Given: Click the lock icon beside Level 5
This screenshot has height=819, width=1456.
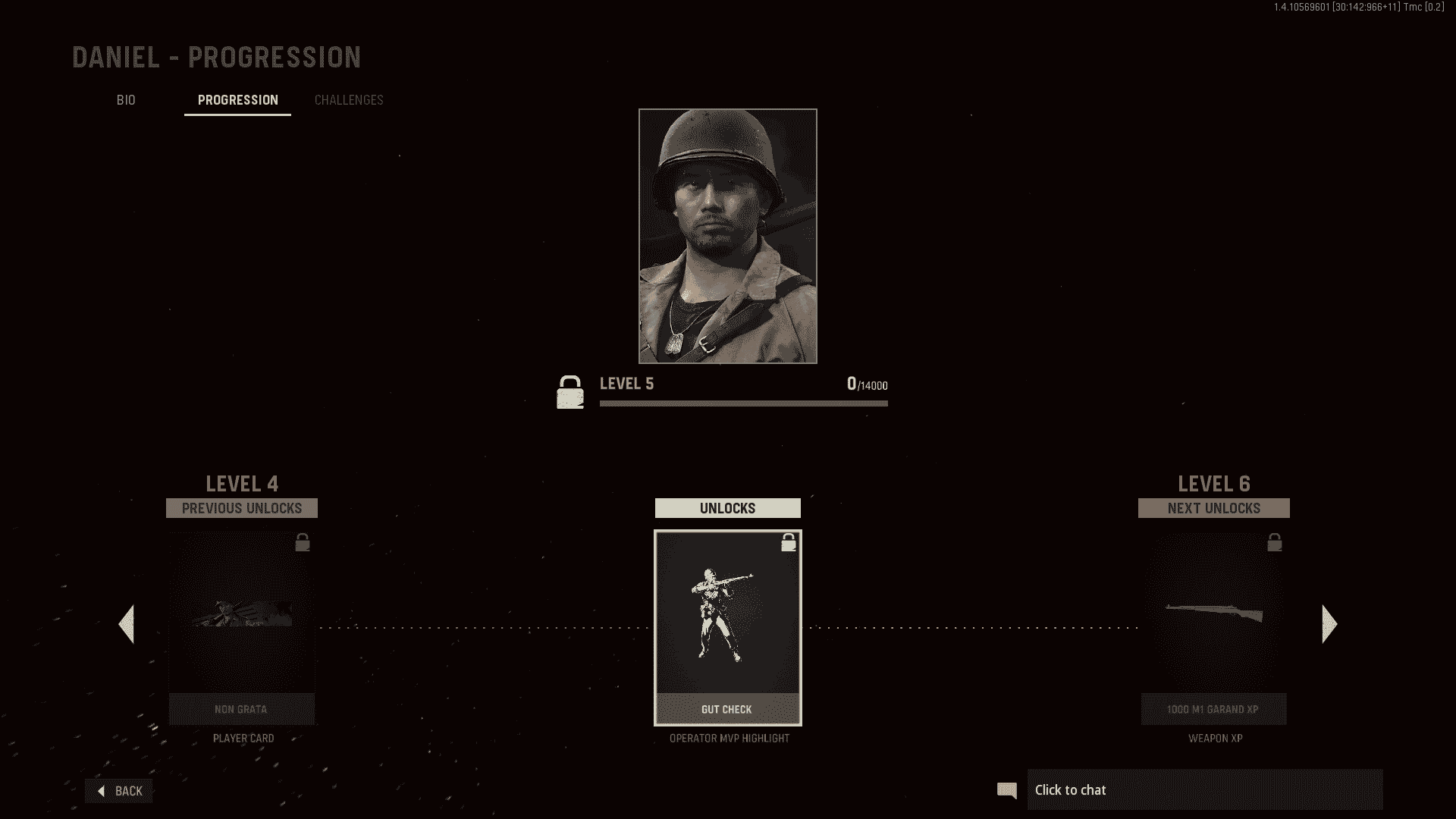Looking at the screenshot, I should (x=570, y=392).
